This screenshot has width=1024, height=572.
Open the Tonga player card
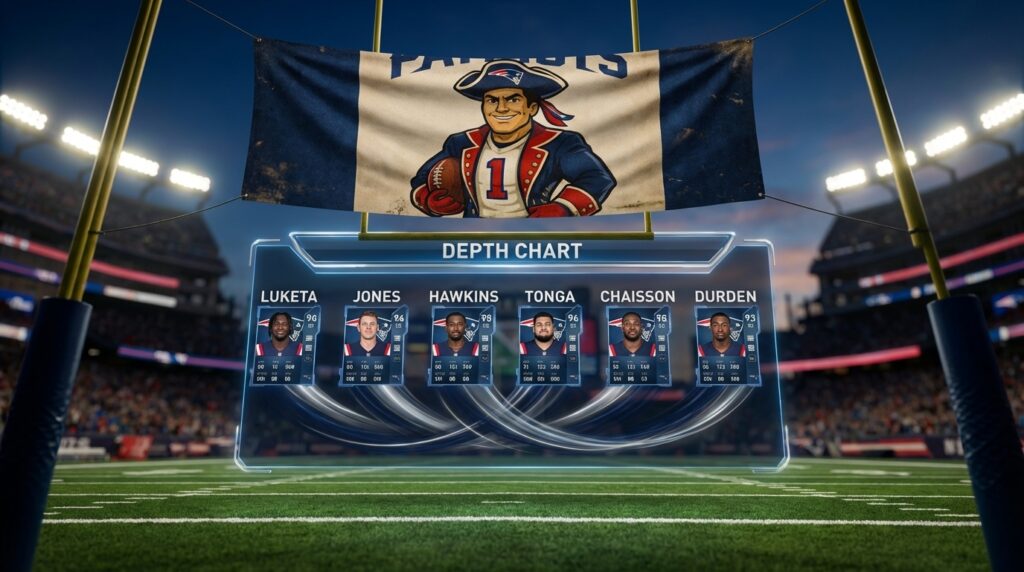(549, 346)
